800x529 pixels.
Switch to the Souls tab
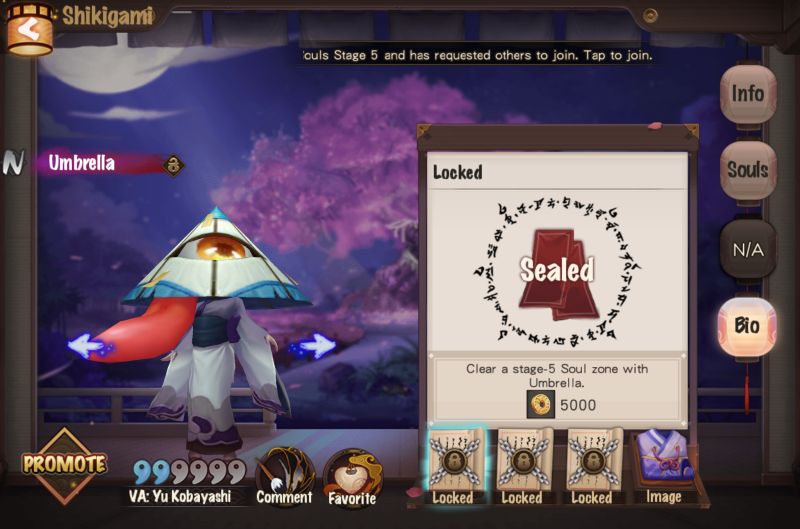(x=747, y=169)
